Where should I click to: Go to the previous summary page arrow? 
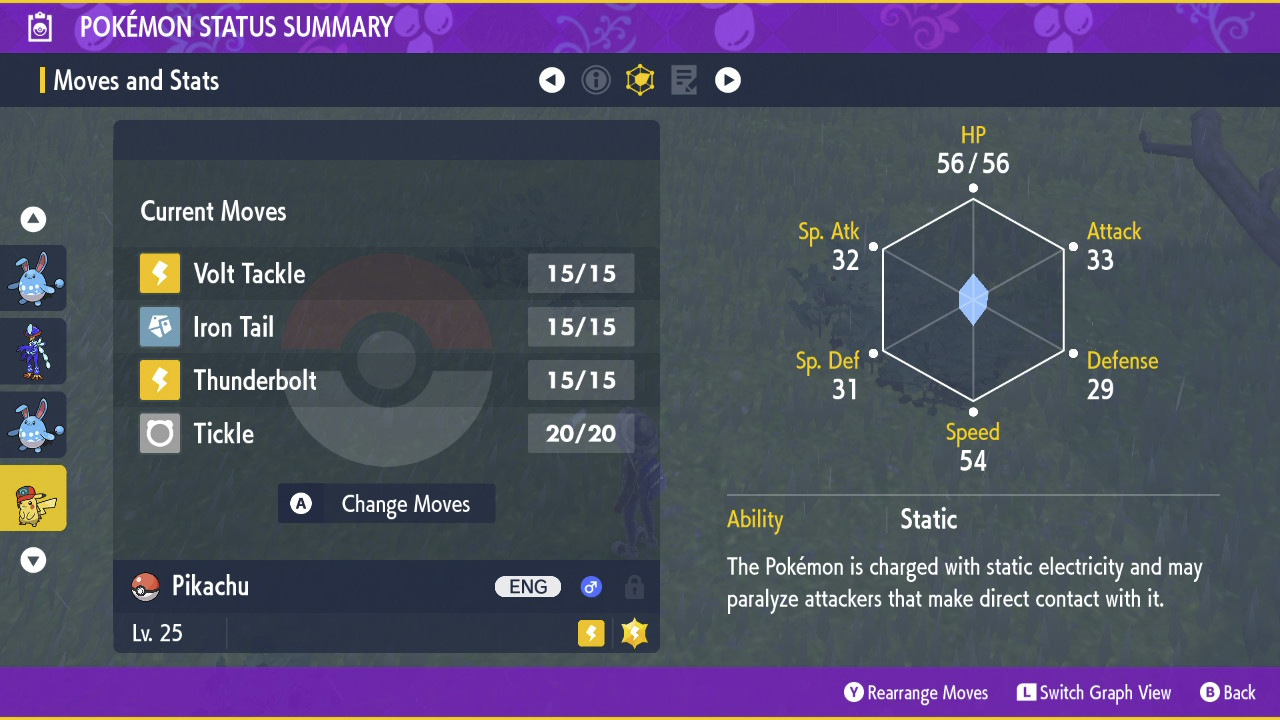click(x=552, y=80)
